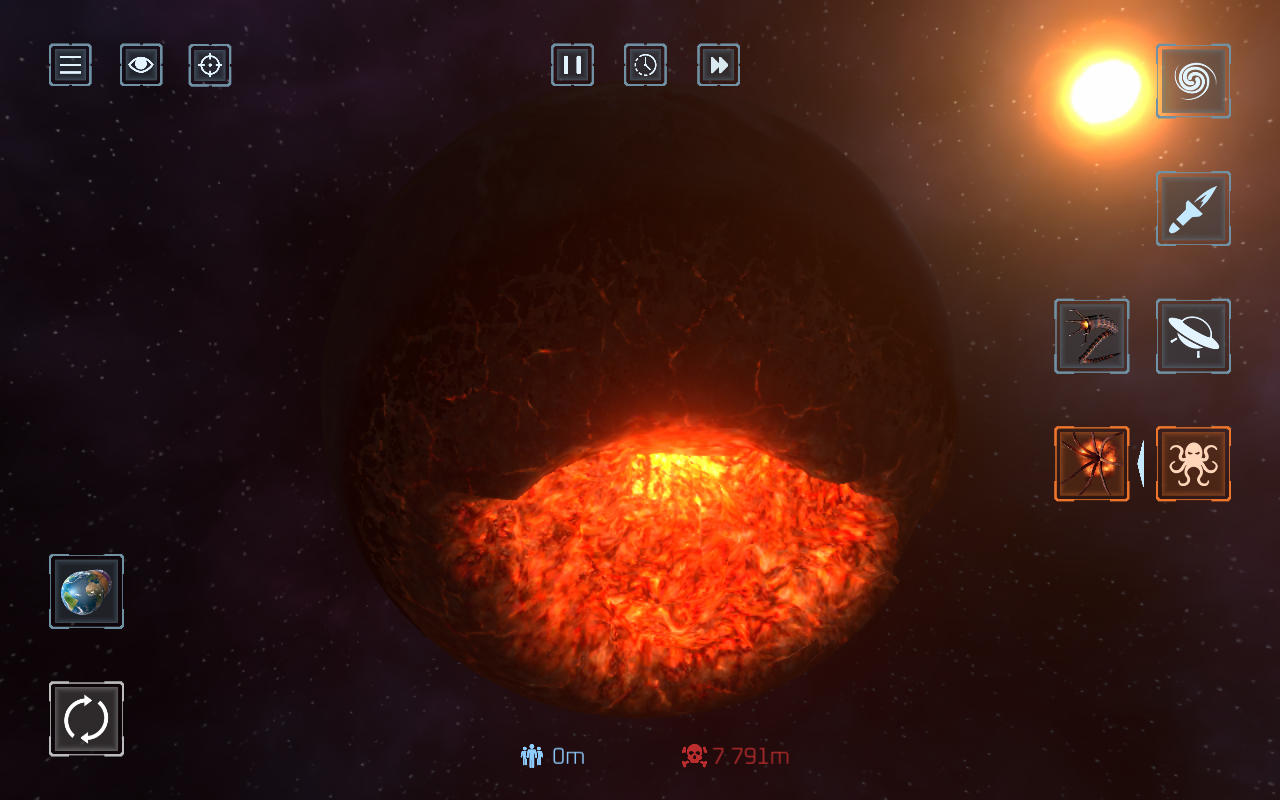Select the spiral galaxy weapon category

click(x=1193, y=81)
